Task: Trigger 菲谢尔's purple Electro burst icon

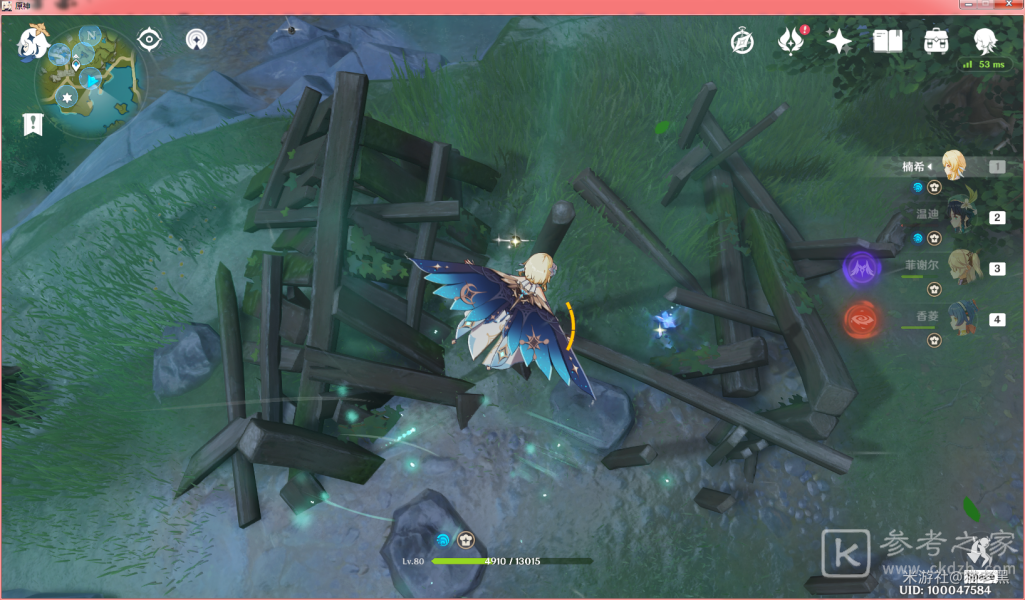Action: coord(861,268)
